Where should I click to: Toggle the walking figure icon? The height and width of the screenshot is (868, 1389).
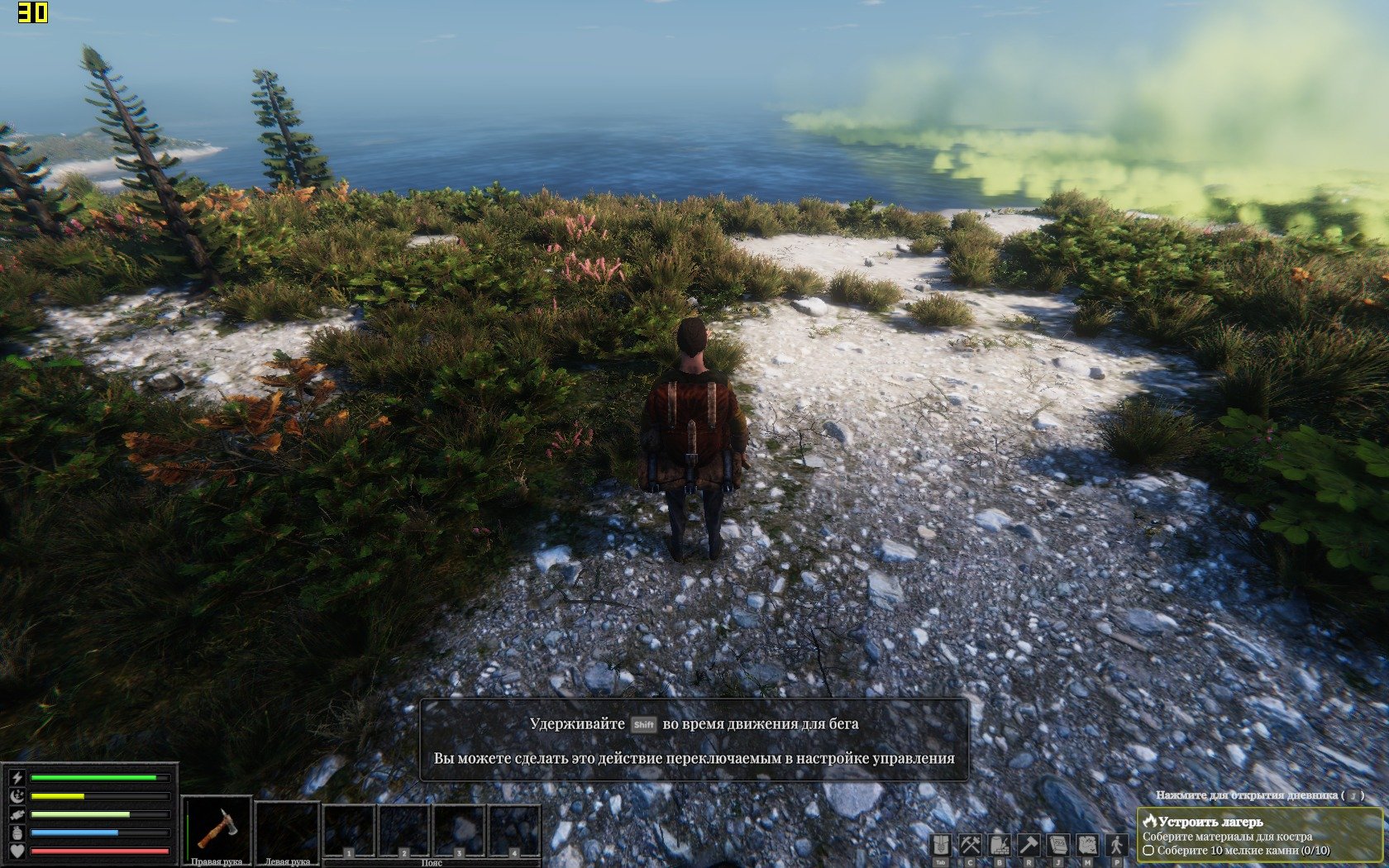pos(1117,845)
